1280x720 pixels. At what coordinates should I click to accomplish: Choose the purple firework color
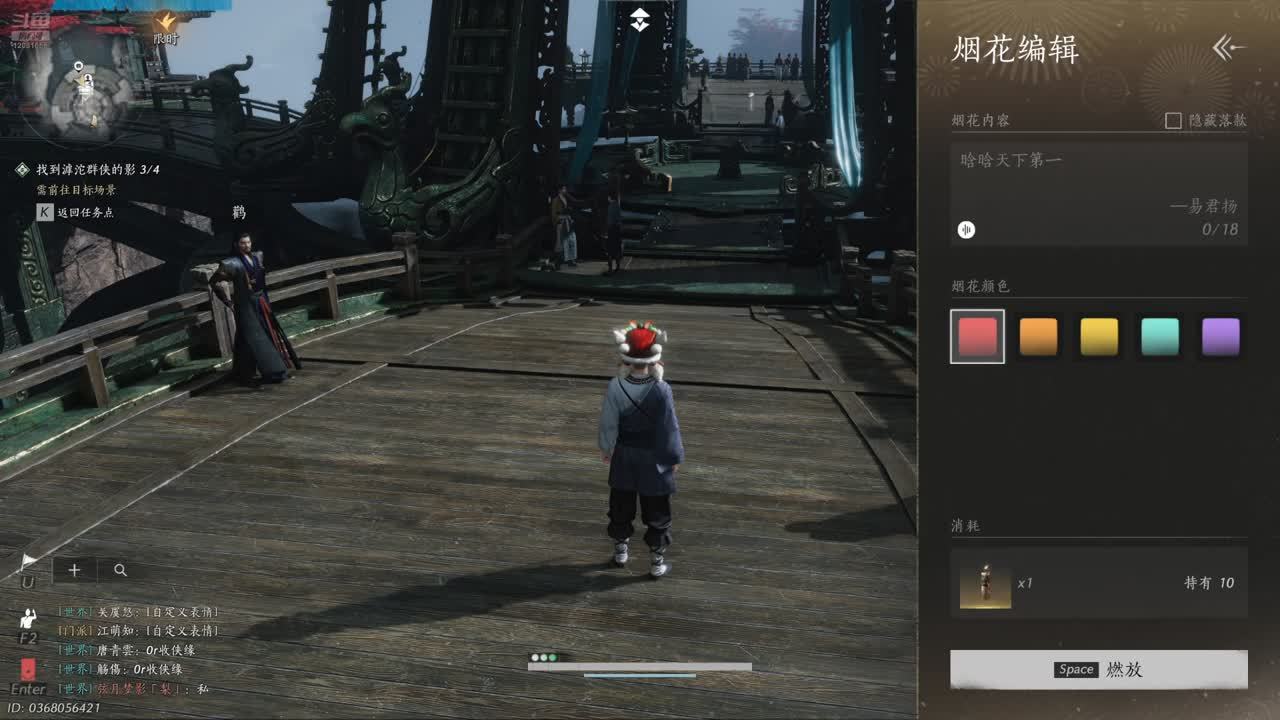pos(1221,337)
